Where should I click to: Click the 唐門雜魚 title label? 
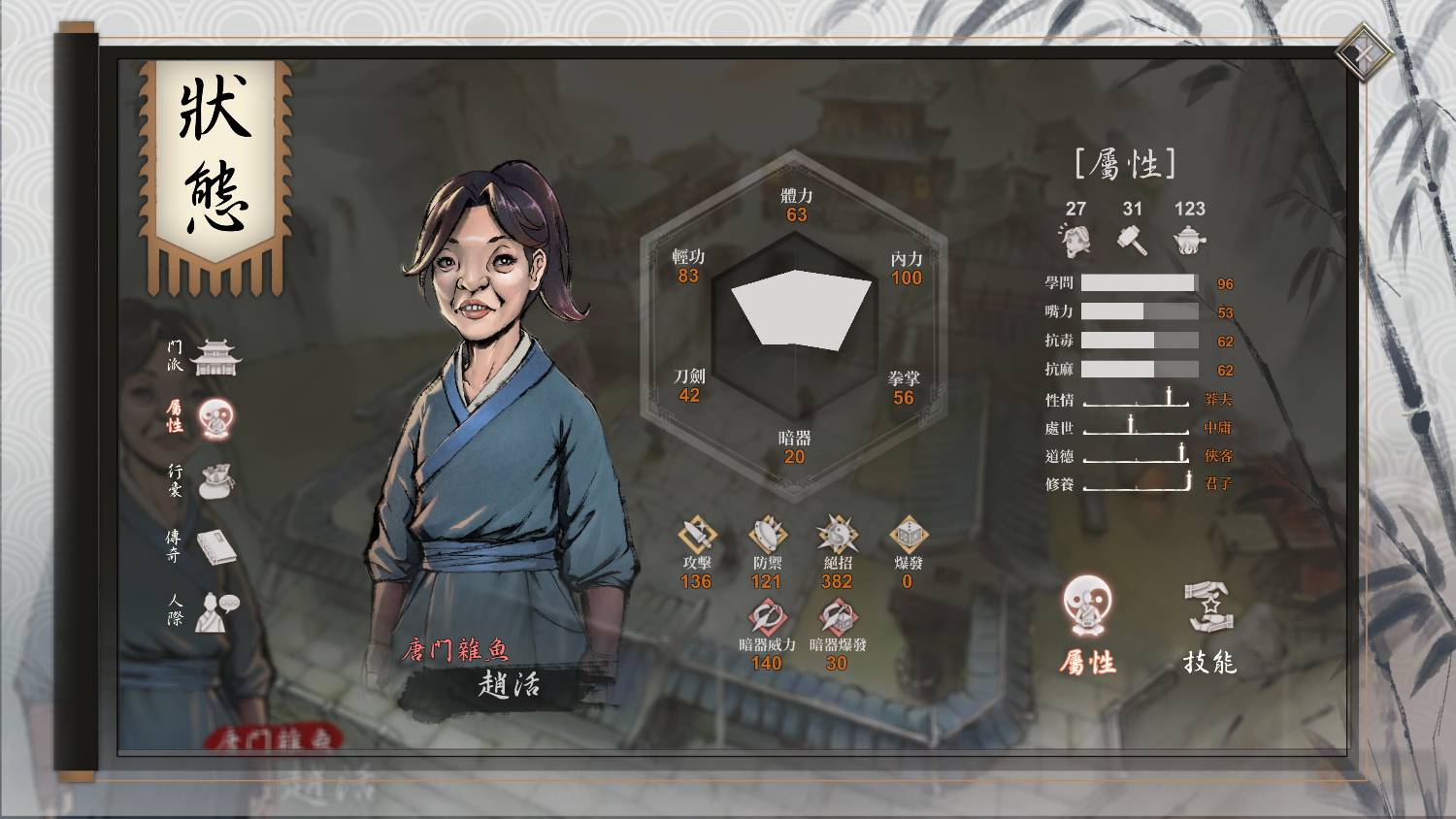coord(455,651)
